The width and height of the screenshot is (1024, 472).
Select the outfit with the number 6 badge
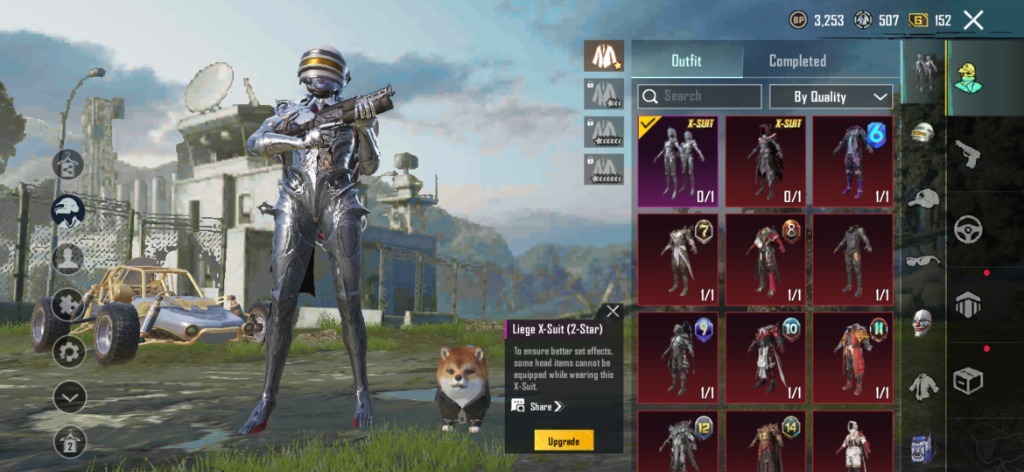coord(853,161)
